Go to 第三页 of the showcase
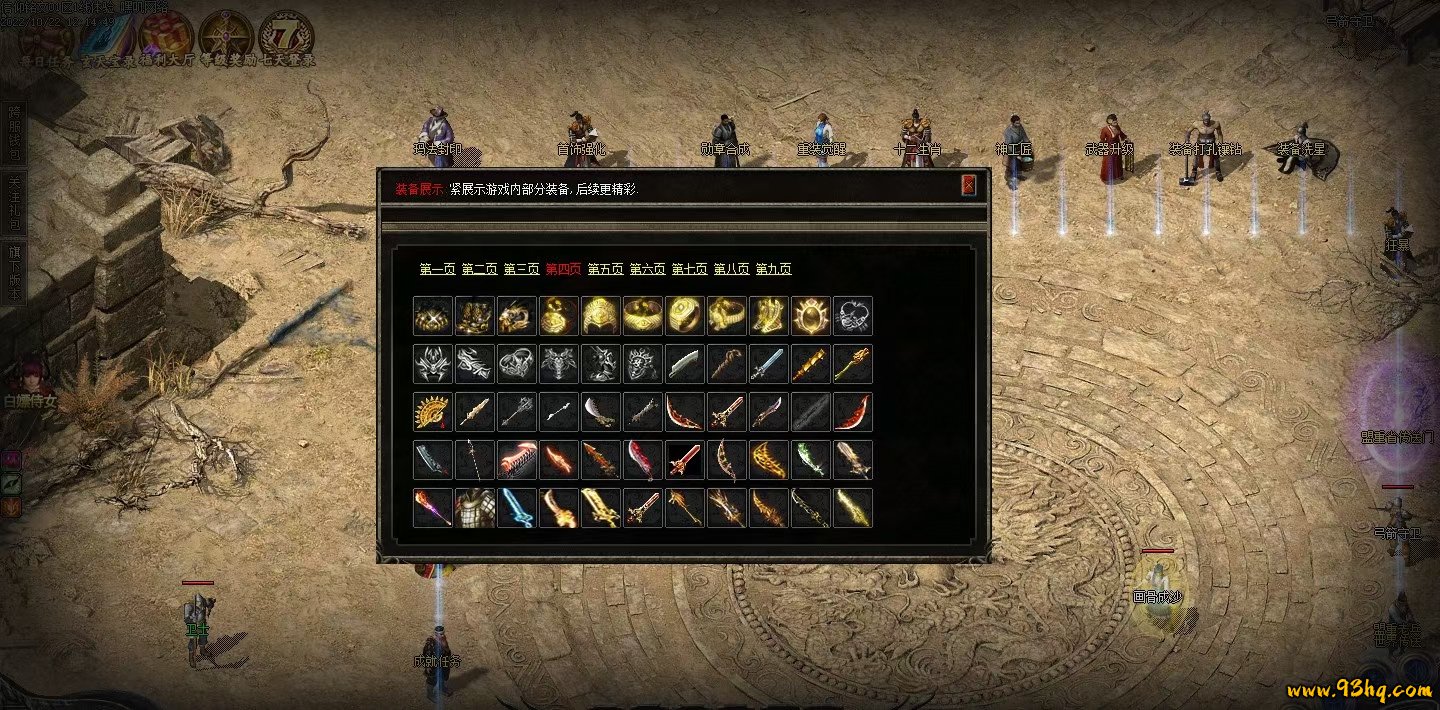The image size is (1440, 710). 521,269
